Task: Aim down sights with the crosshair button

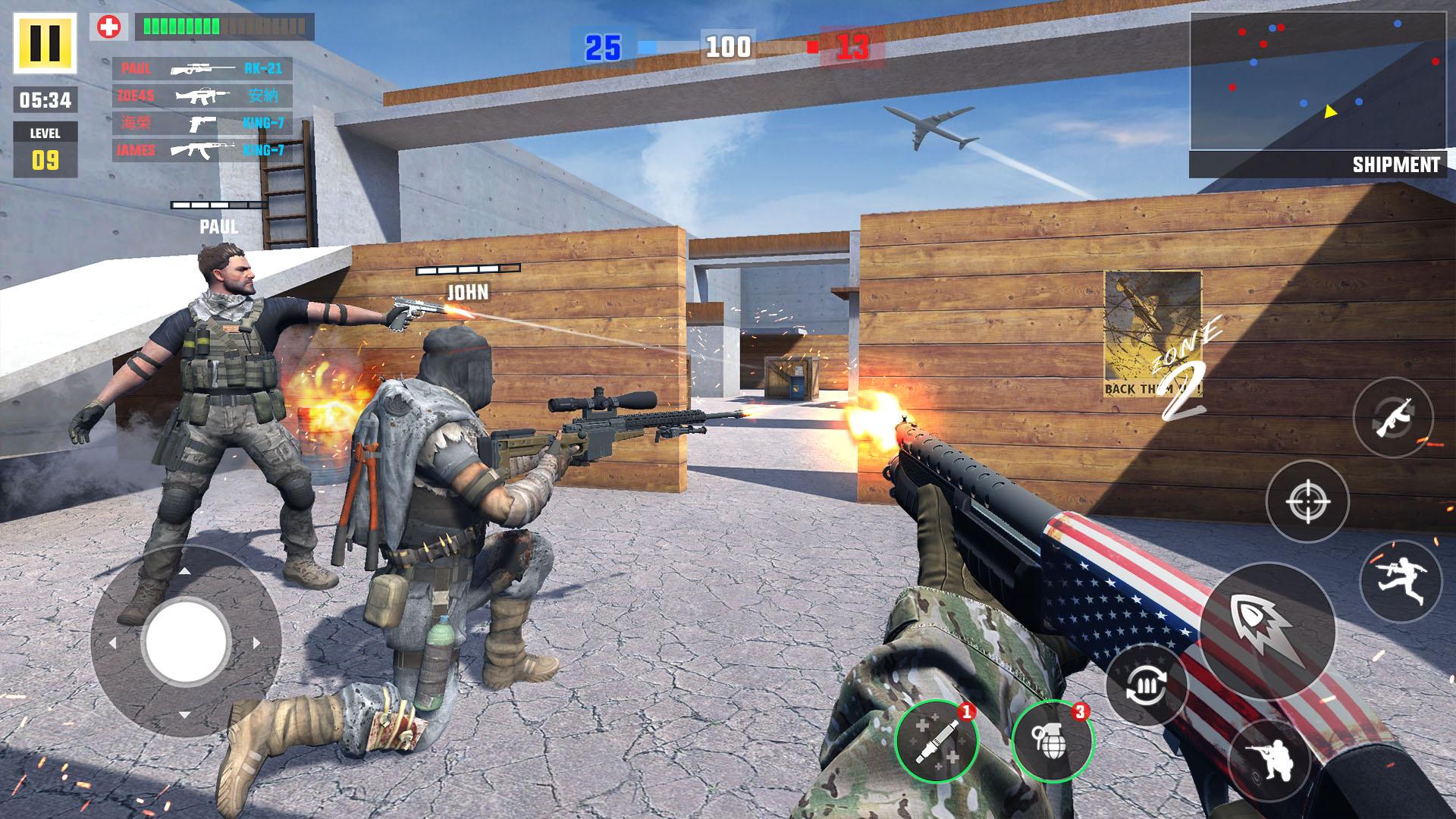Action: click(1307, 500)
